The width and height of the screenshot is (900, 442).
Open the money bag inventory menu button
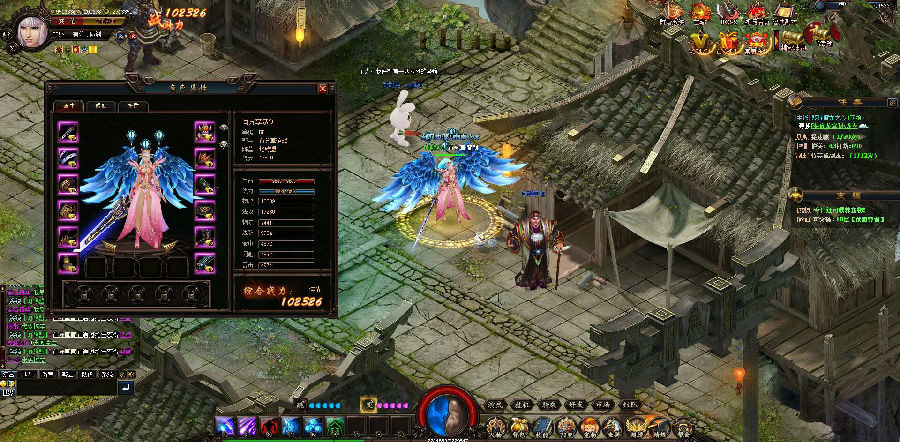(x=517, y=428)
